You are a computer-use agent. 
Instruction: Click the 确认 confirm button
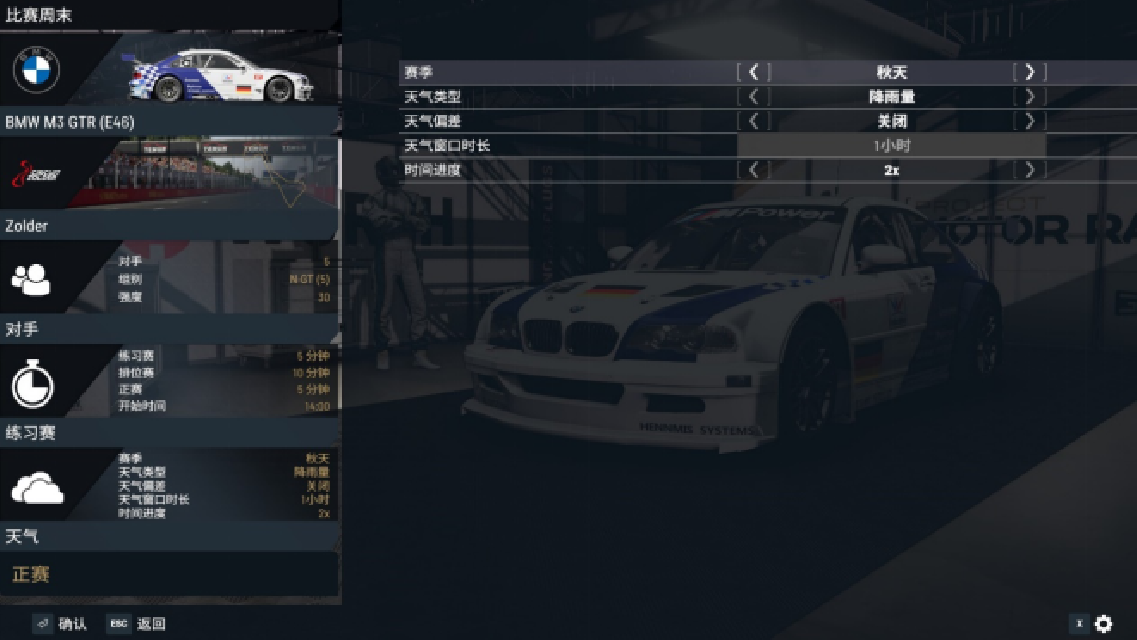(60, 624)
